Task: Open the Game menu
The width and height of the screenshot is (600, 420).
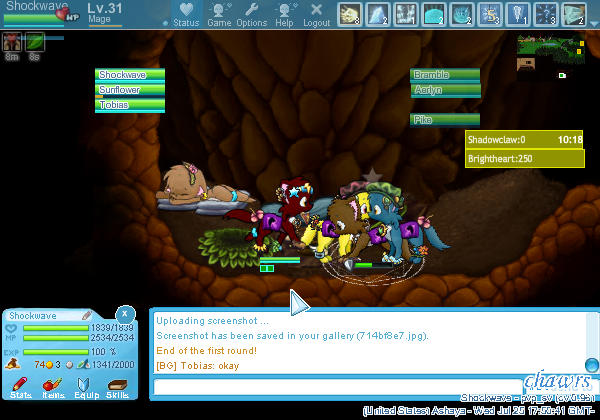Action: (x=219, y=14)
